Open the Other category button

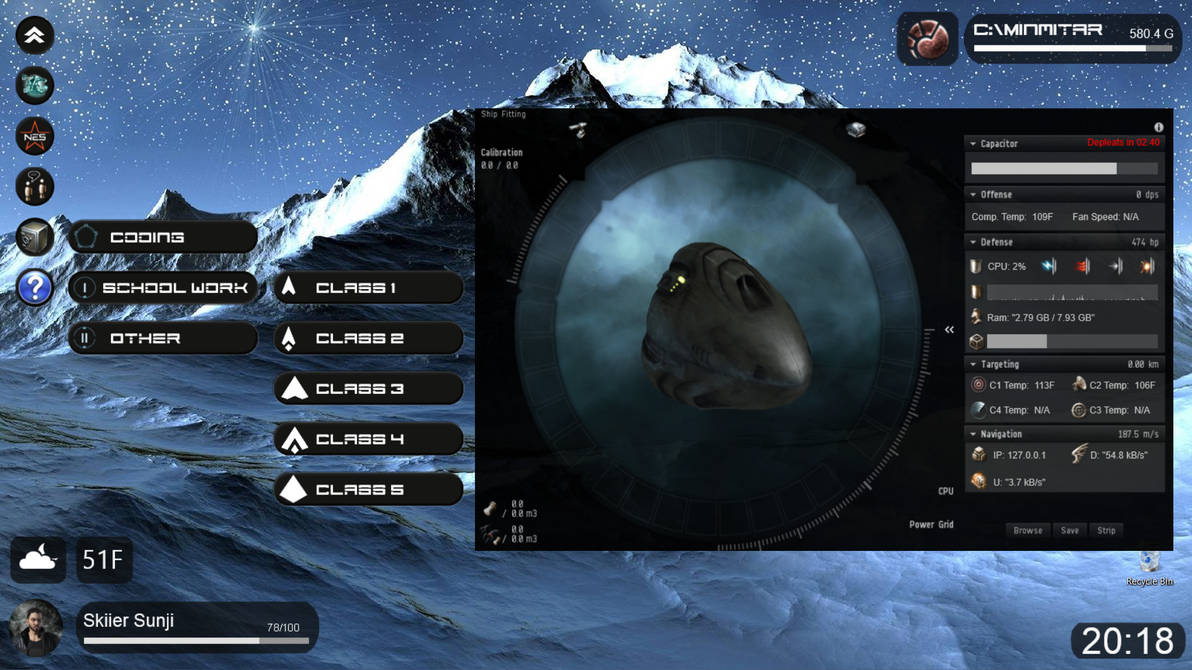pos(163,338)
